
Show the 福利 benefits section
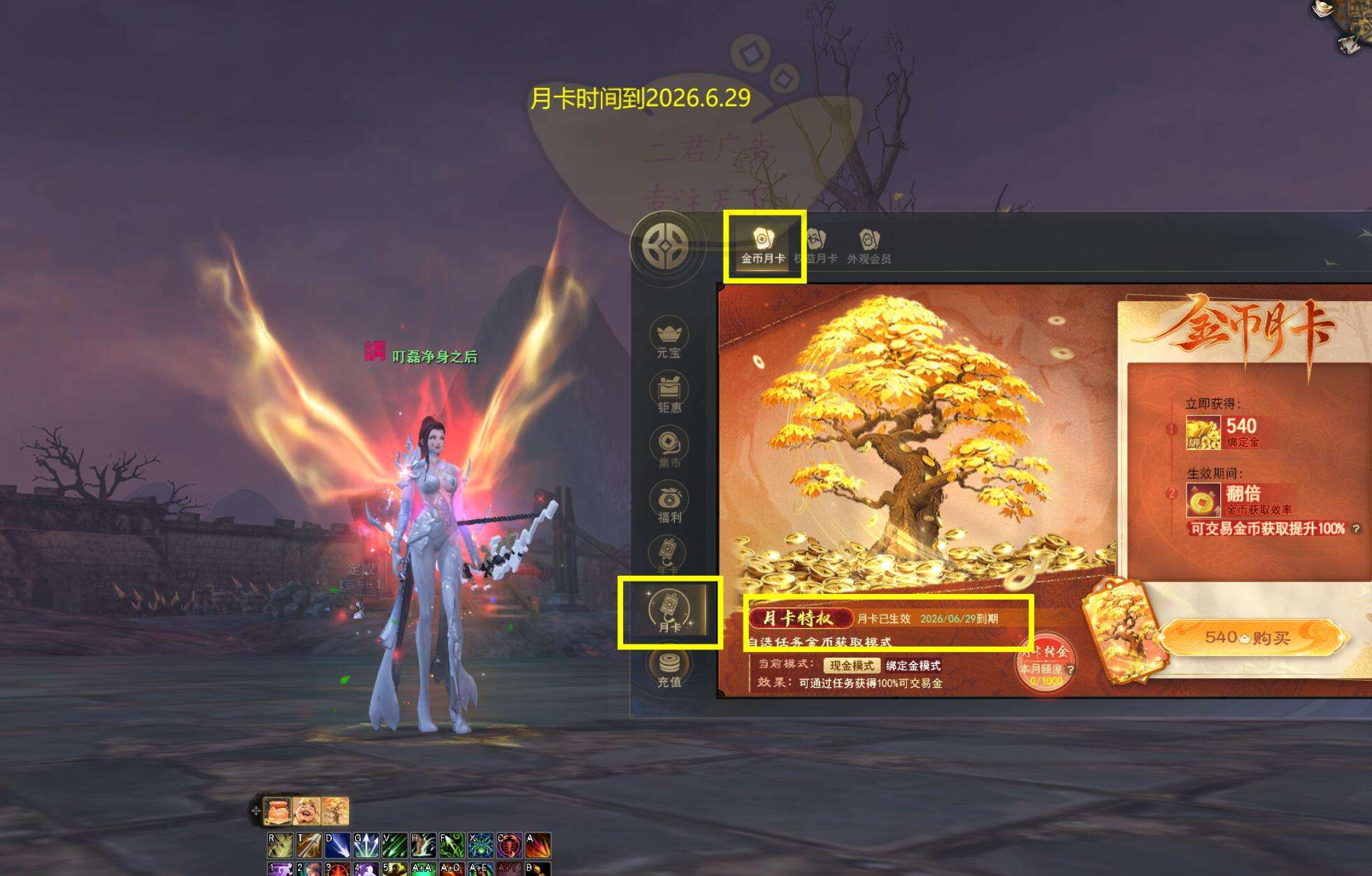[669, 502]
